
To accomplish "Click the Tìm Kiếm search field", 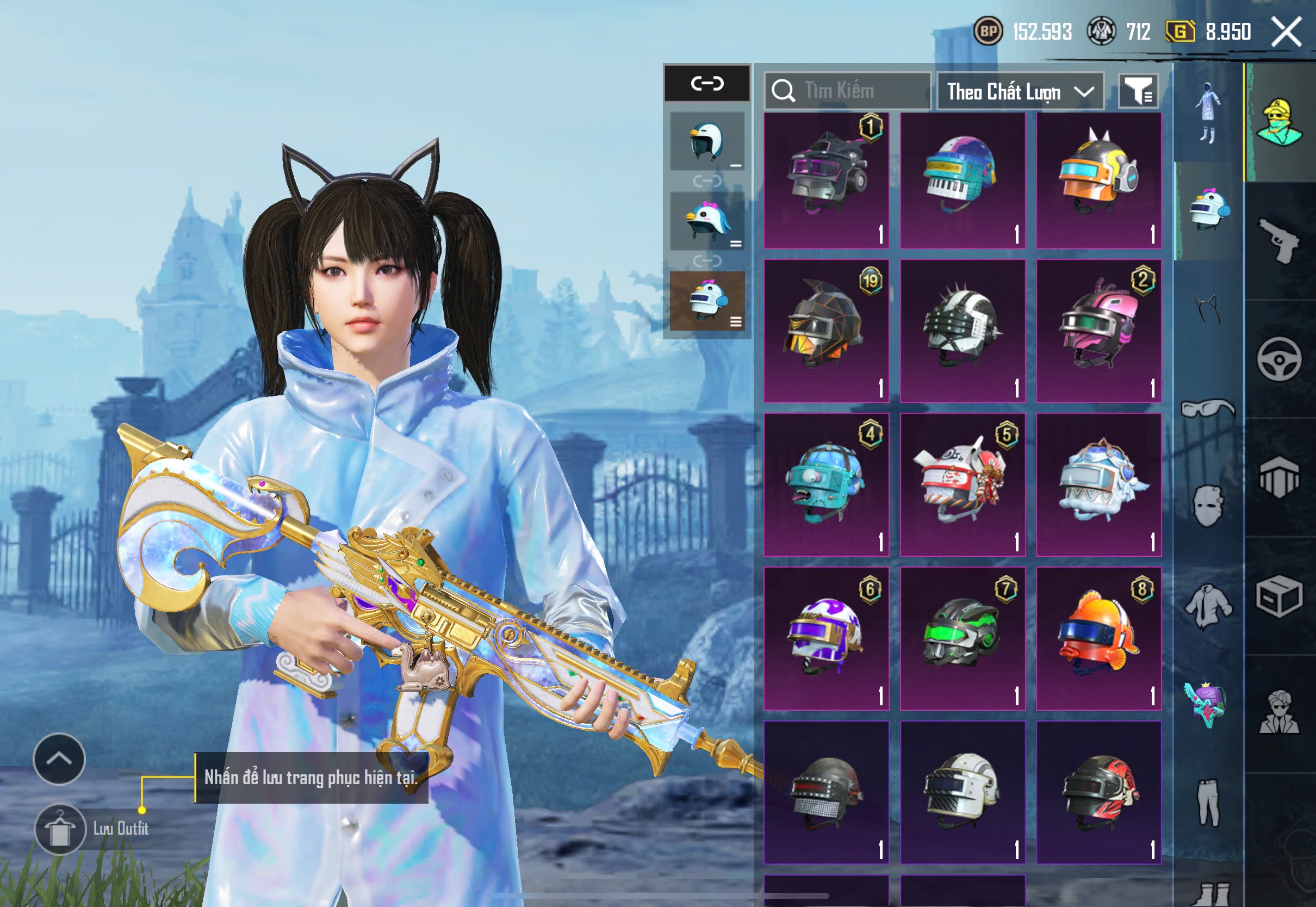I will coord(847,90).
